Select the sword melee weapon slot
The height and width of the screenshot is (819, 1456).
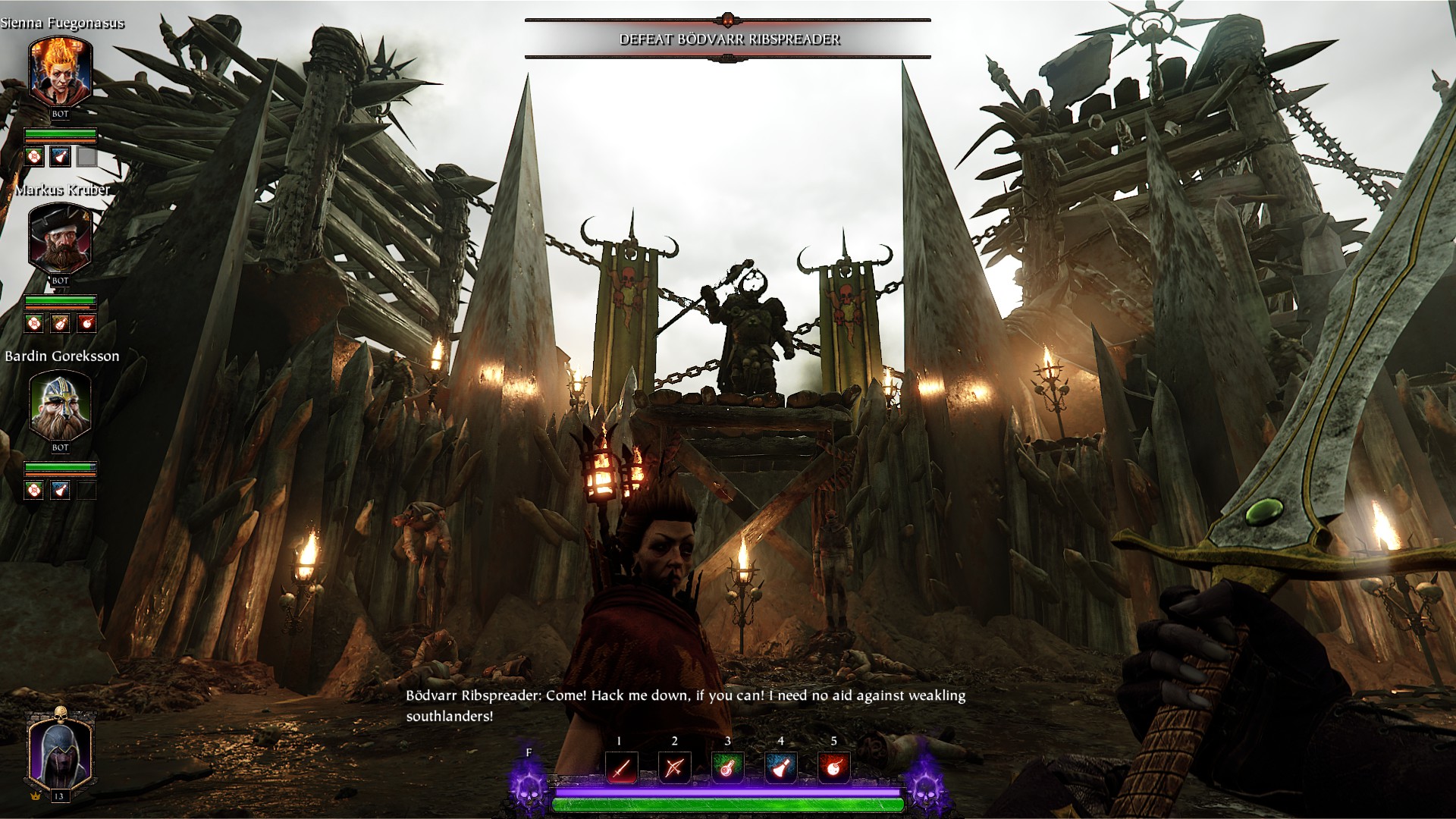pyautogui.click(x=621, y=768)
